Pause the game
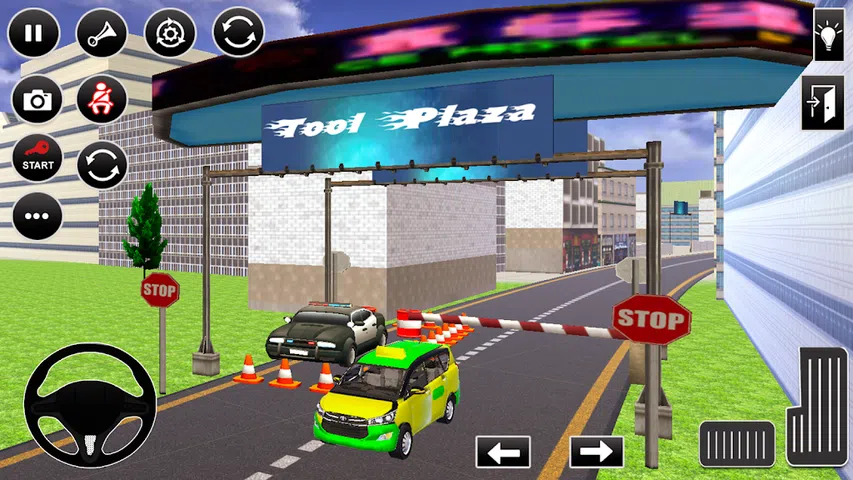 point(33,32)
